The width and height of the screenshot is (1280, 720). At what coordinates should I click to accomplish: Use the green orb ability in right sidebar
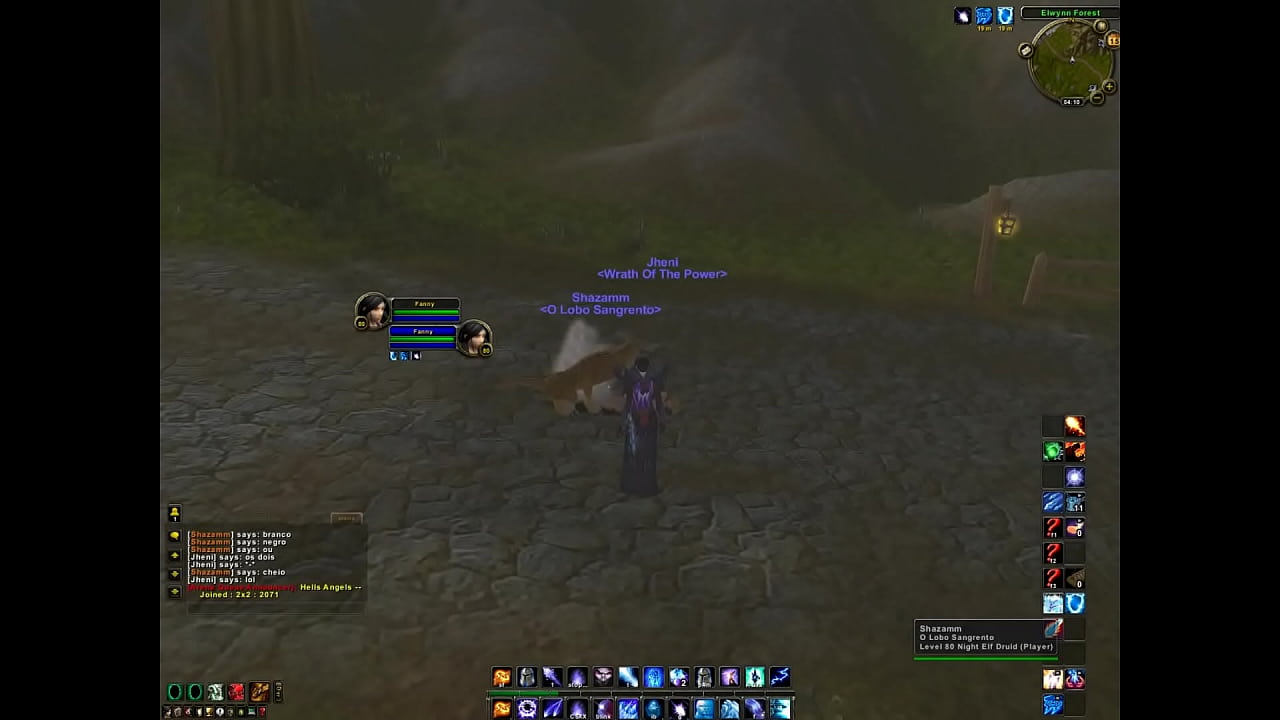1053,452
